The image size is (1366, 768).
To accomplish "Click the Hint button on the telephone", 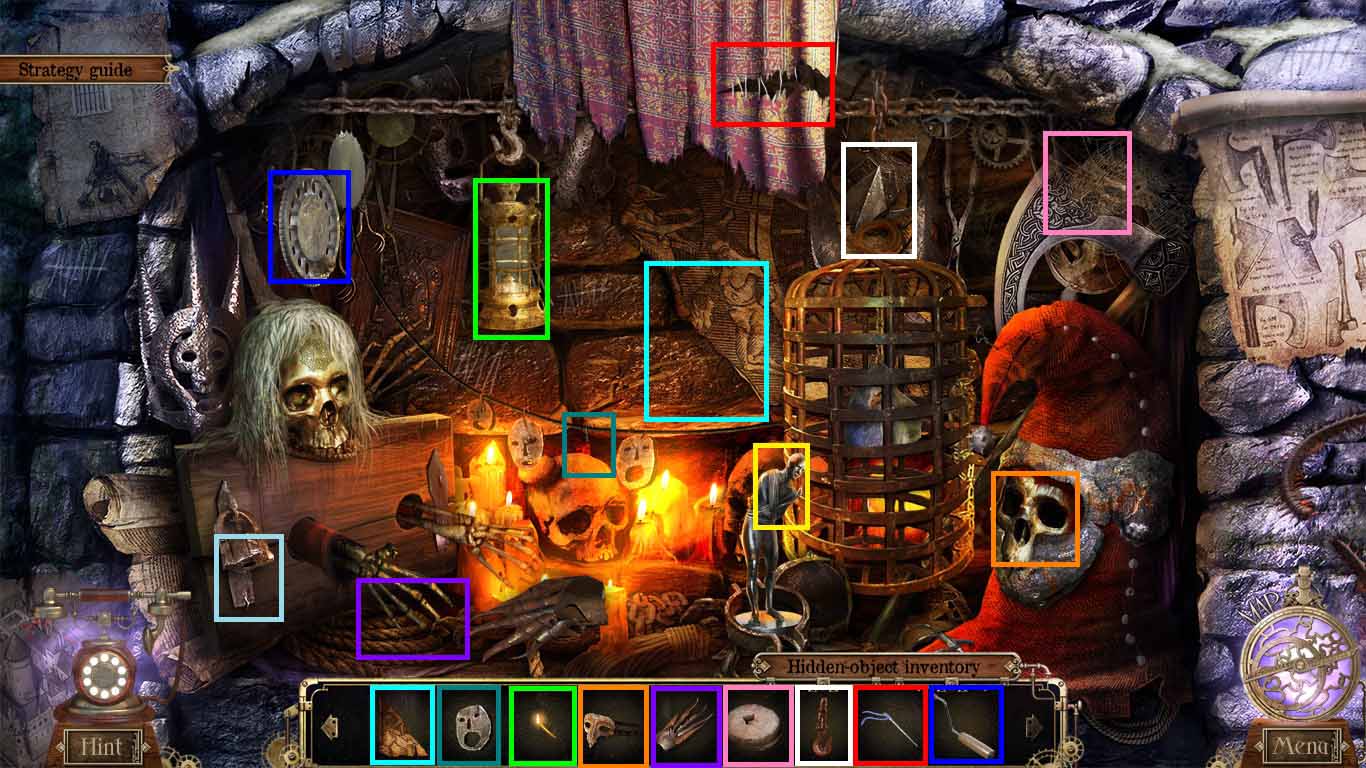I will coord(102,747).
